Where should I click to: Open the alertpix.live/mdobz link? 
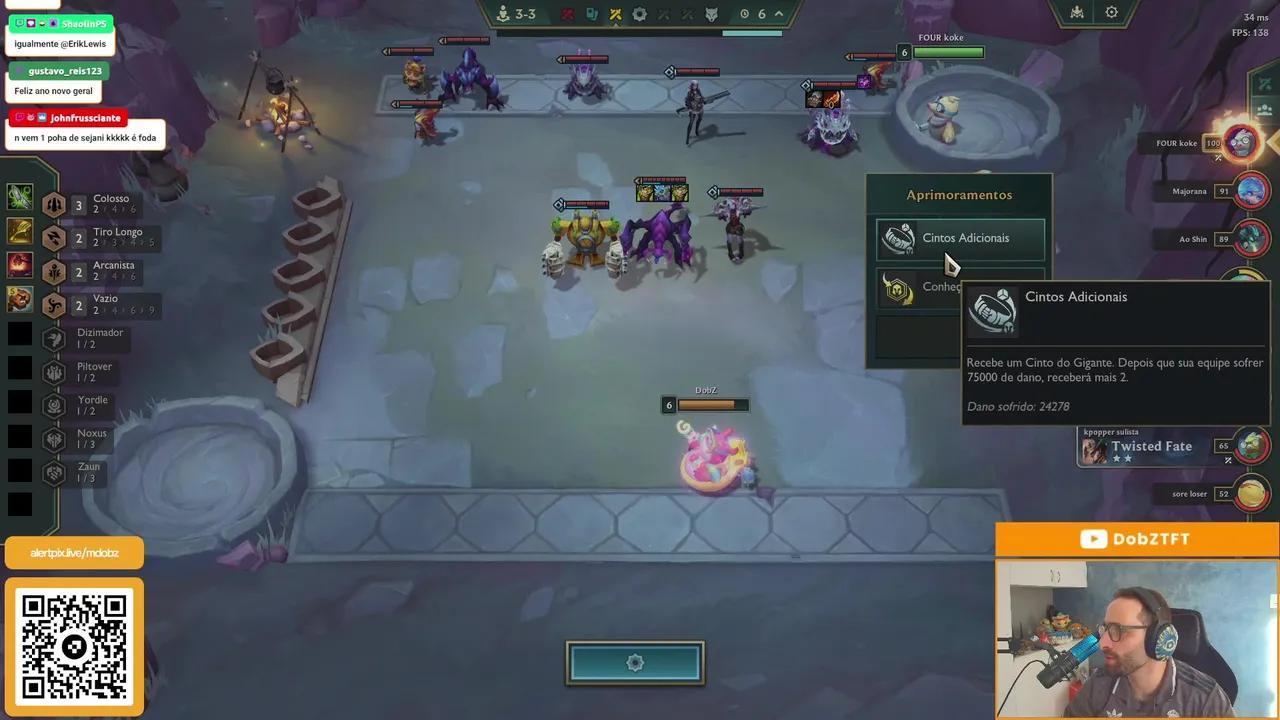click(x=74, y=551)
